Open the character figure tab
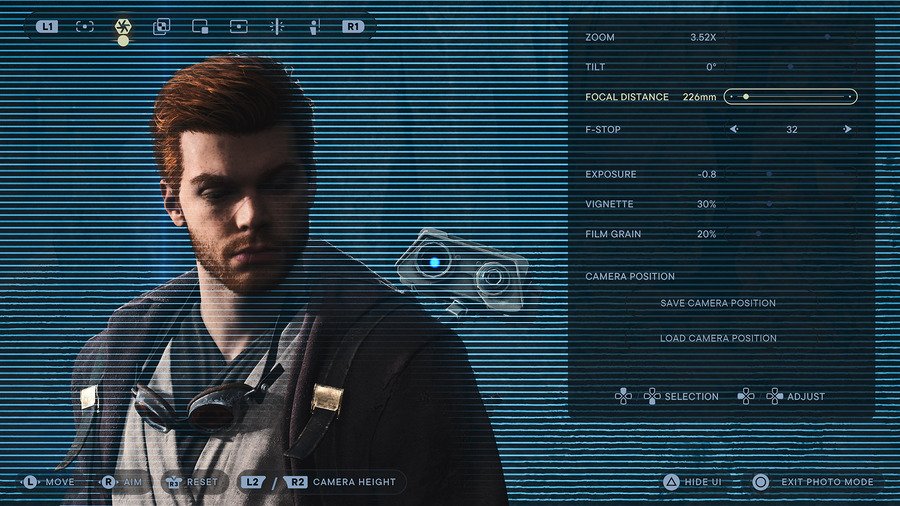This screenshot has height=506, width=900. 314,26
